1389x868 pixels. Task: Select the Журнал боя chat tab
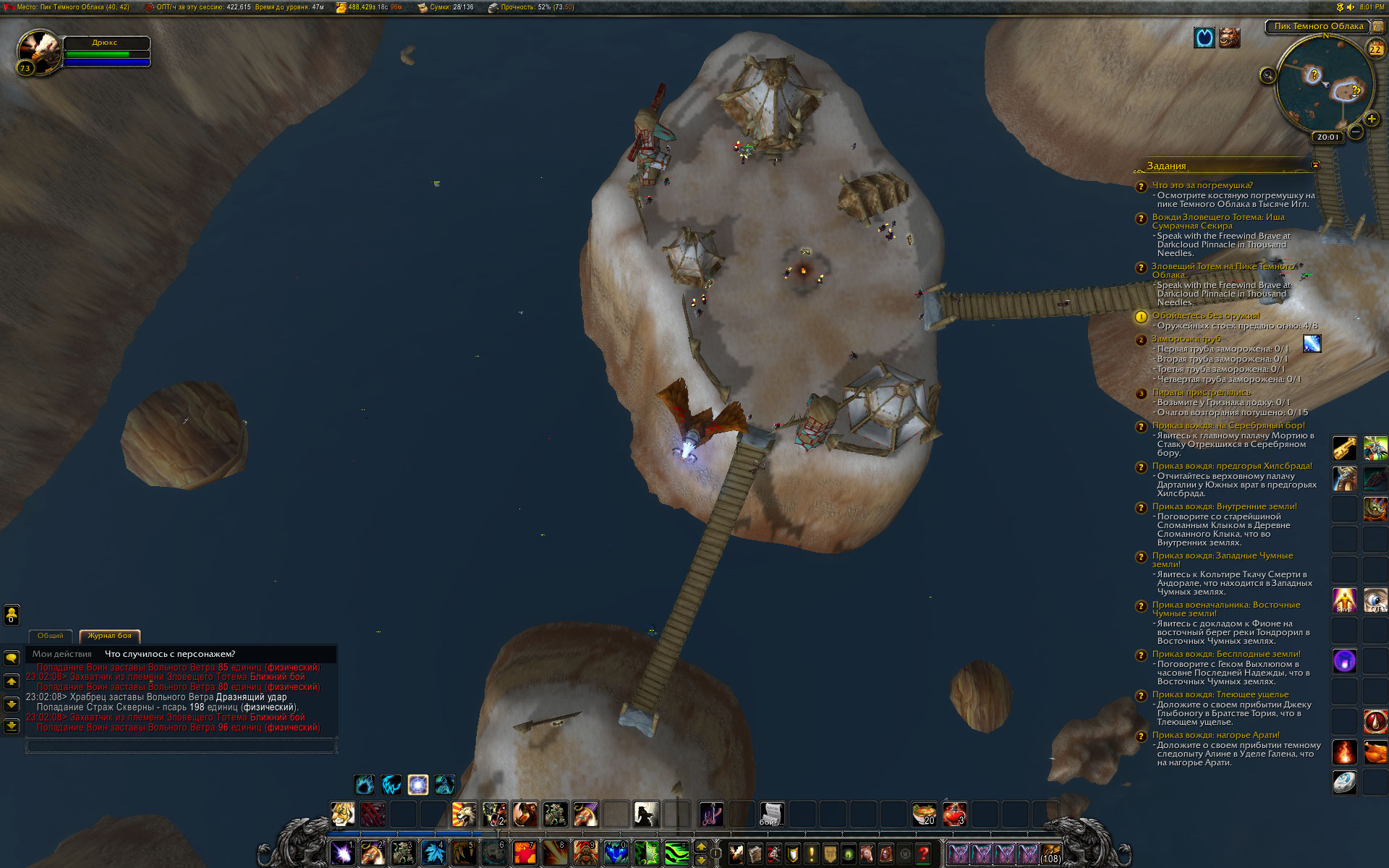[x=109, y=636]
